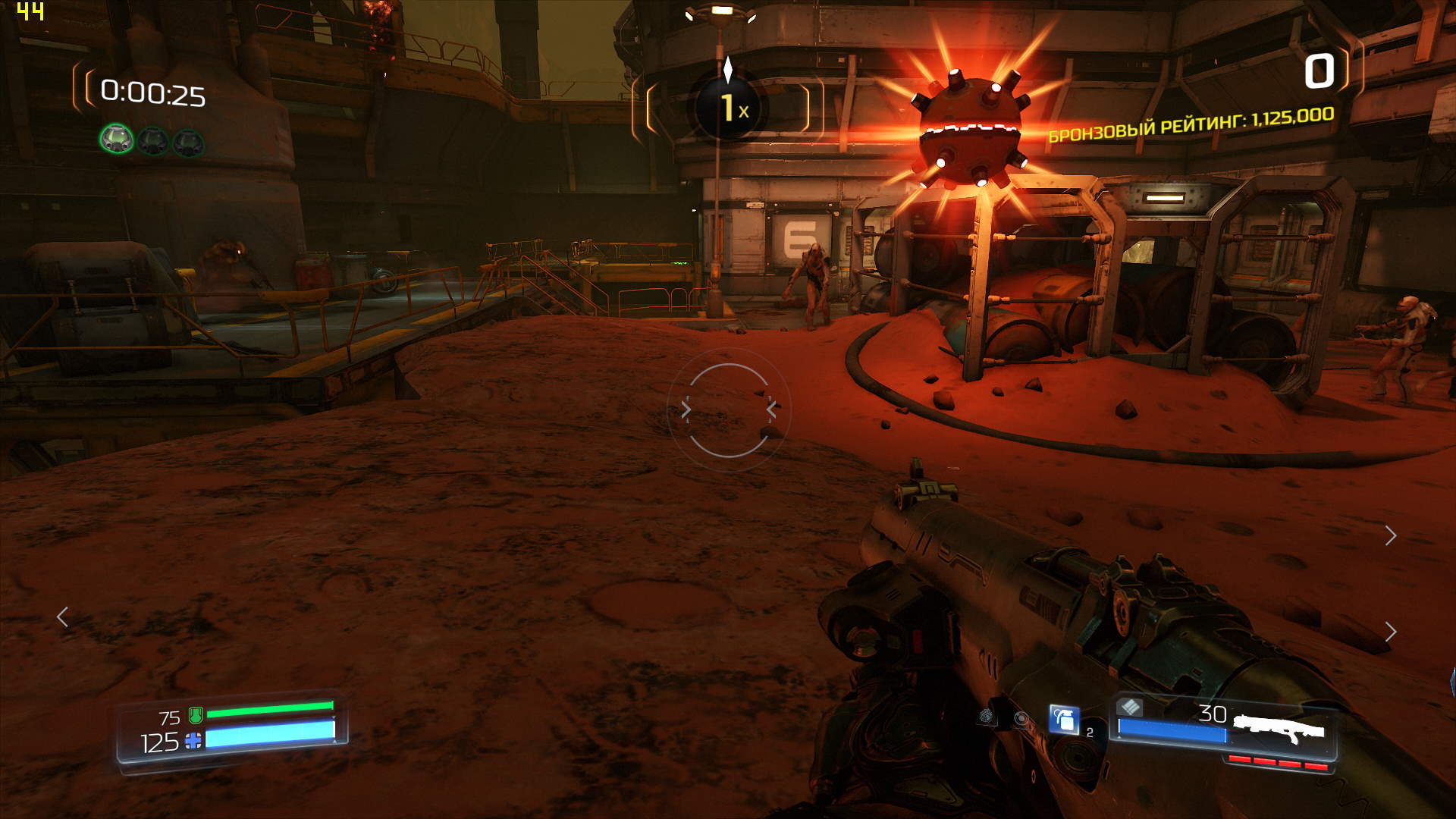This screenshot has width=1456, height=819.
Task: Click the bright green helmet life icon
Action: 117,140
